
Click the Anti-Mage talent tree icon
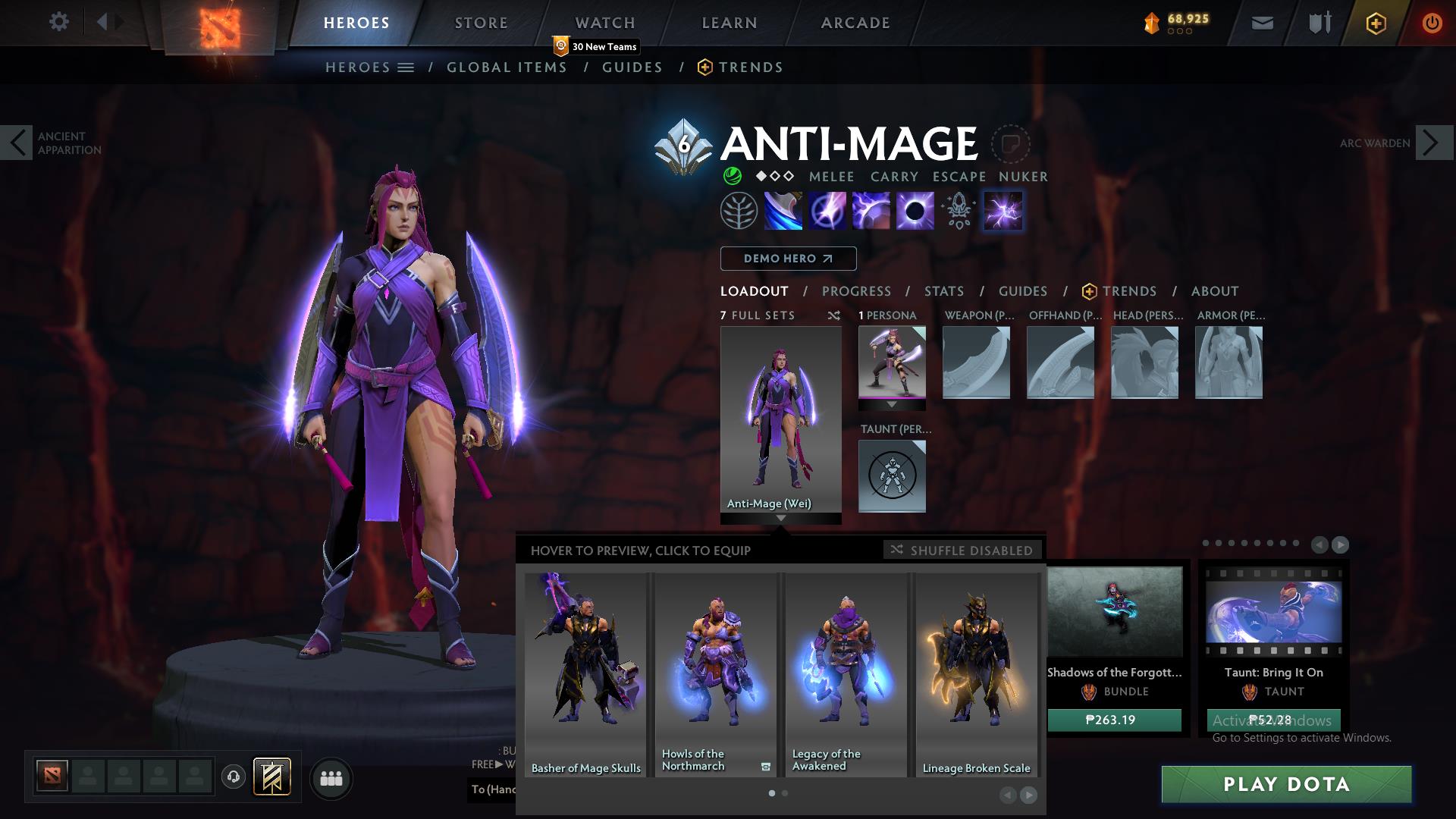(739, 211)
